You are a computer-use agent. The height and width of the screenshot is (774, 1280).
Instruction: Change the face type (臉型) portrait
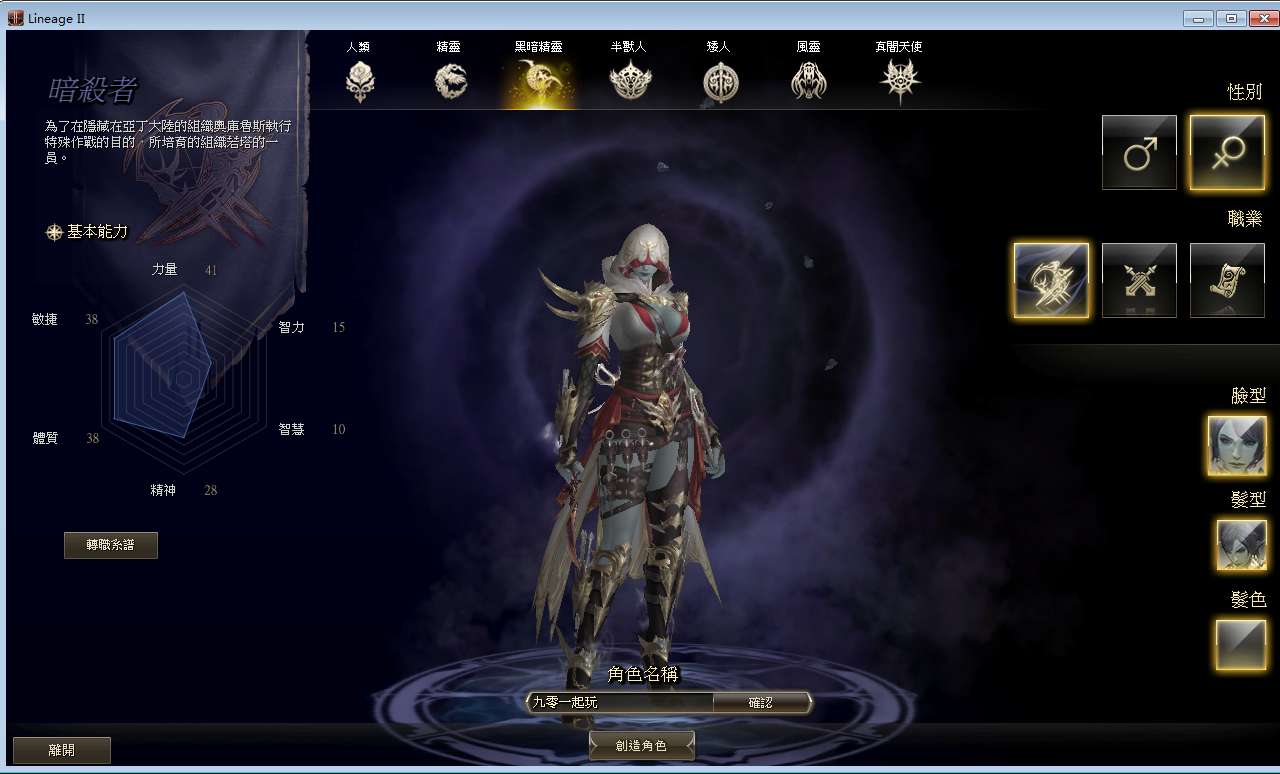(1236, 445)
